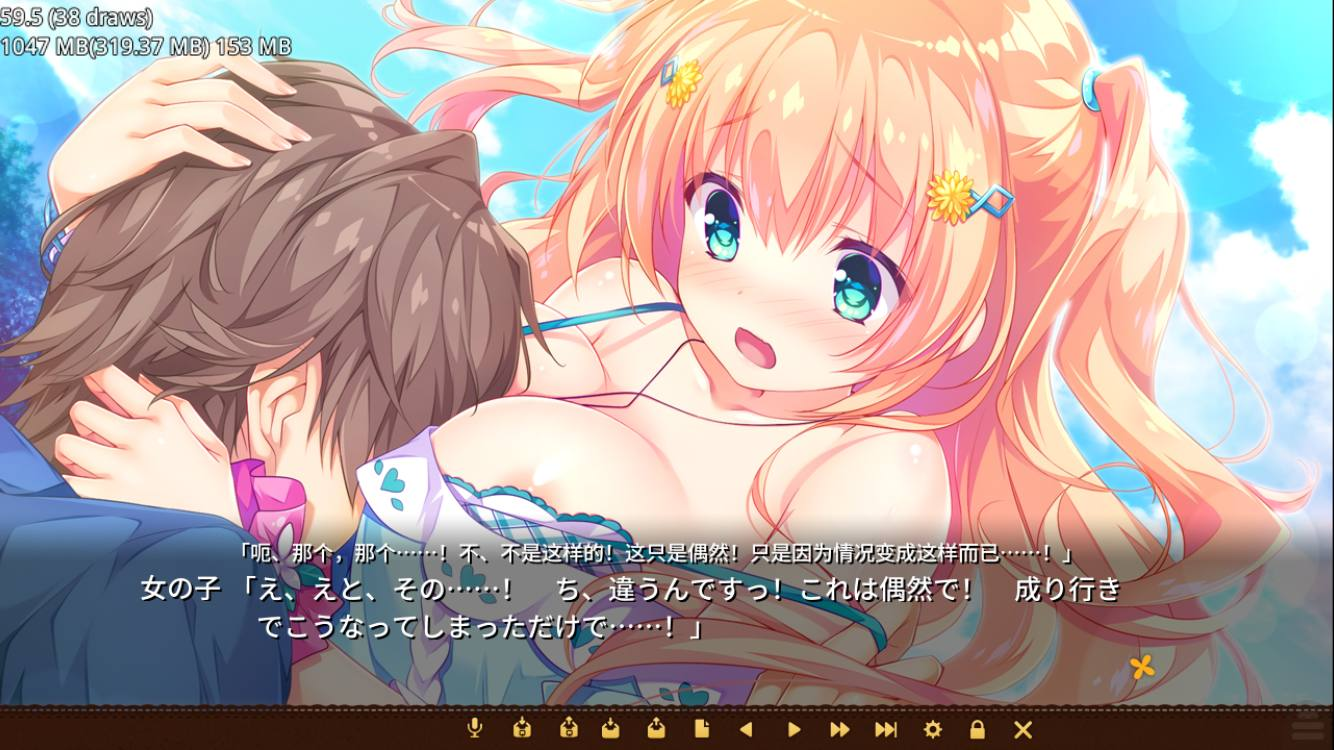The image size is (1334, 750).
Task: Open settings with the gear icon
Action: click(x=932, y=729)
